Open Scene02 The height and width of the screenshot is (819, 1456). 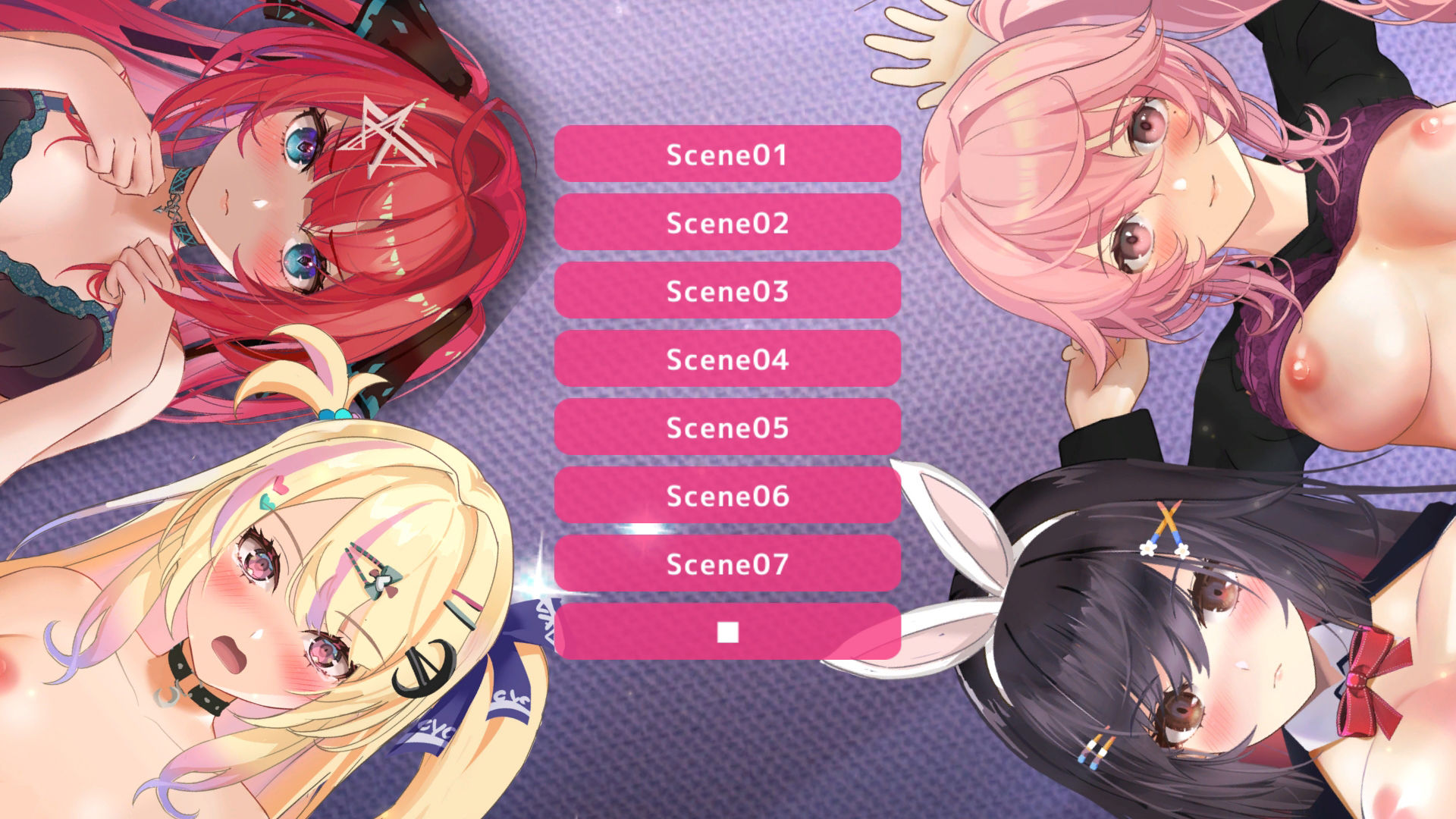(727, 222)
